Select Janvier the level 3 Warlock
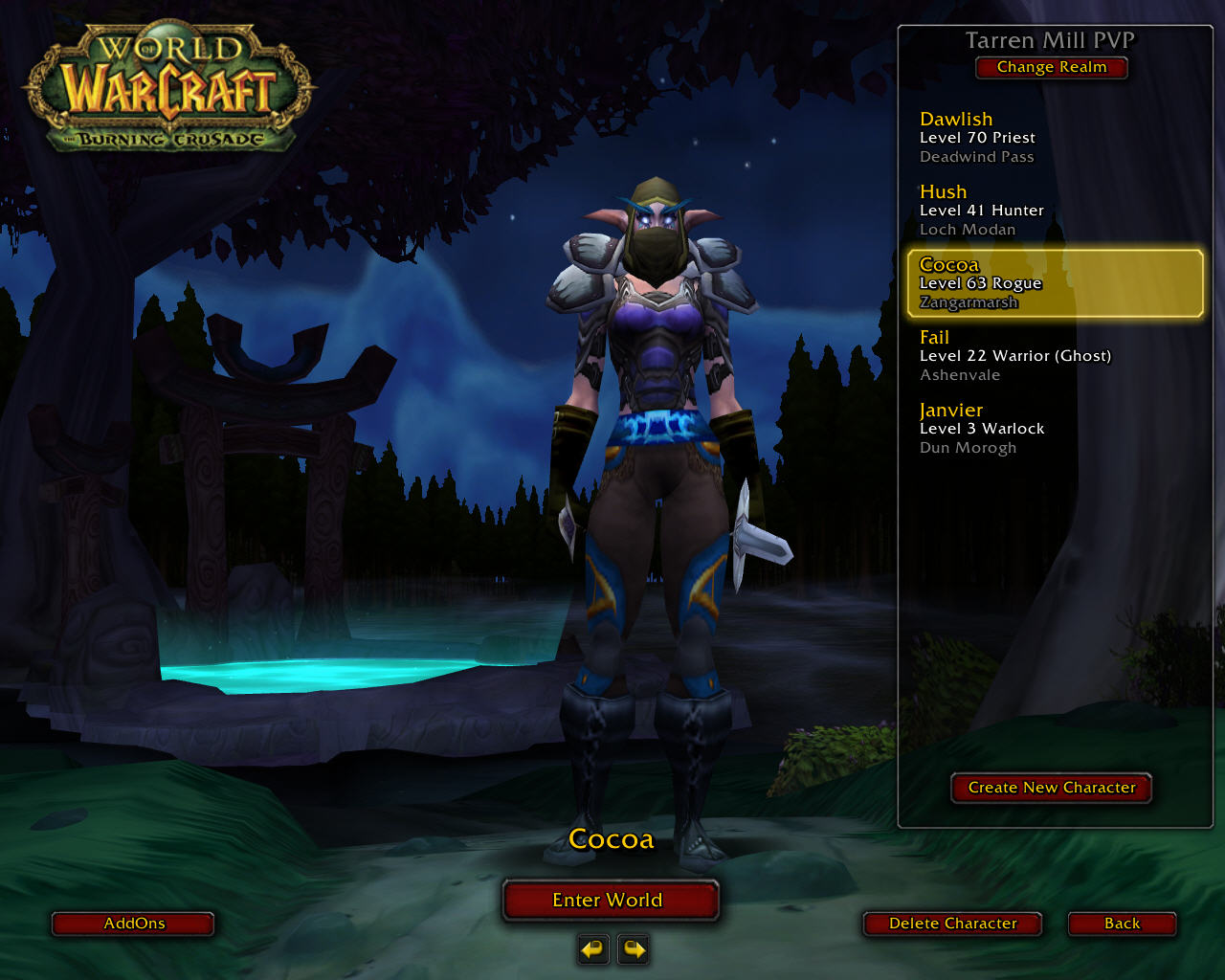This screenshot has height=980, width=1225. [1053, 428]
